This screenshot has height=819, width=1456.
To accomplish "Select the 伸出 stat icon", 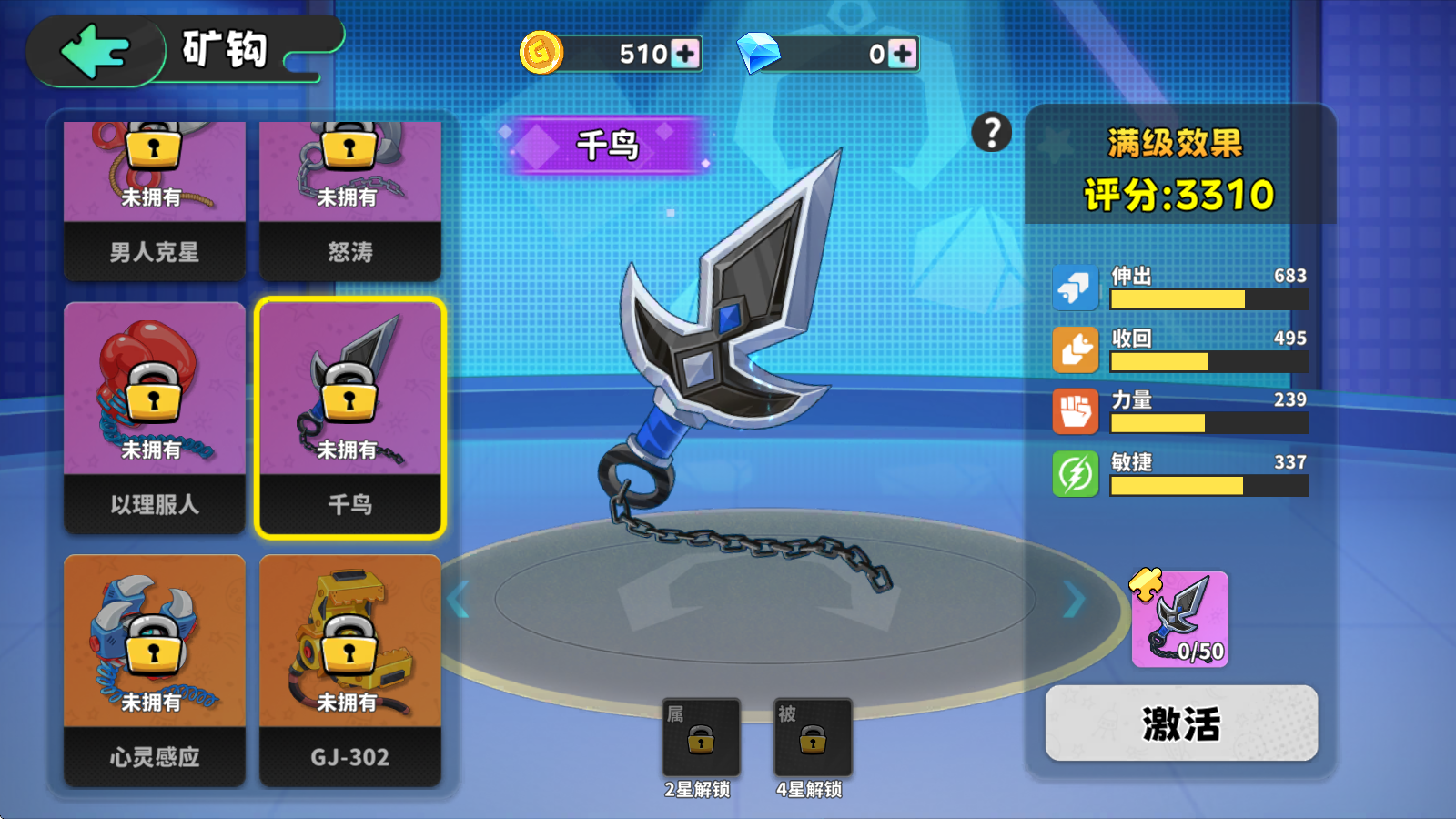I will point(1075,287).
